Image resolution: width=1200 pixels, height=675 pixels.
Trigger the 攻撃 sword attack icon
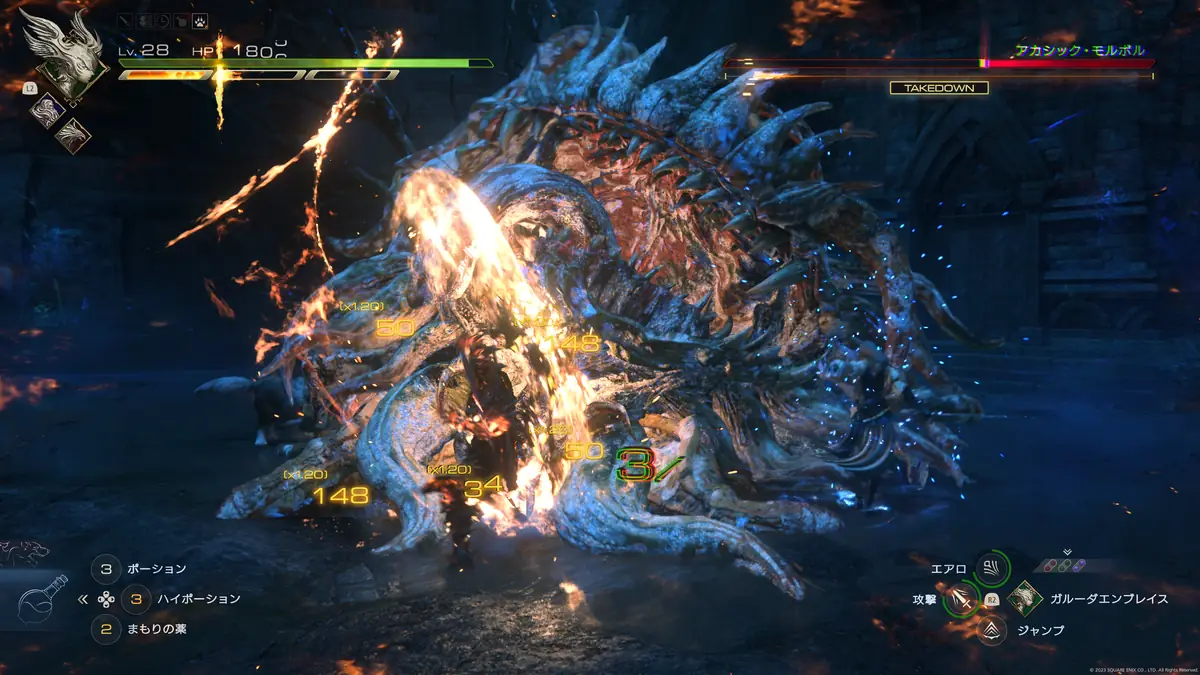tap(961, 599)
